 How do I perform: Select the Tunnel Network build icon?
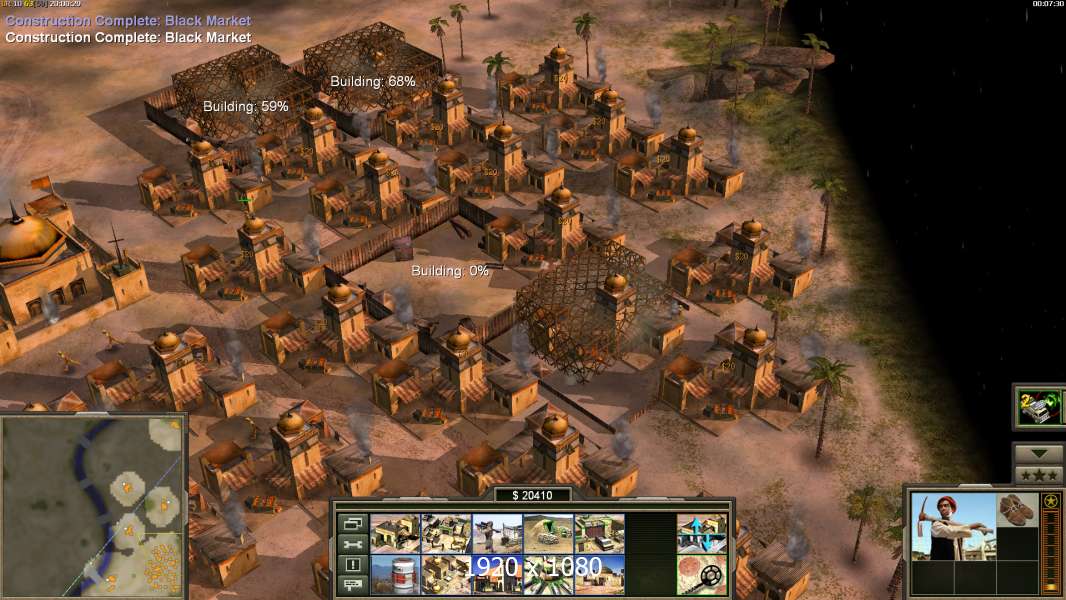548,534
